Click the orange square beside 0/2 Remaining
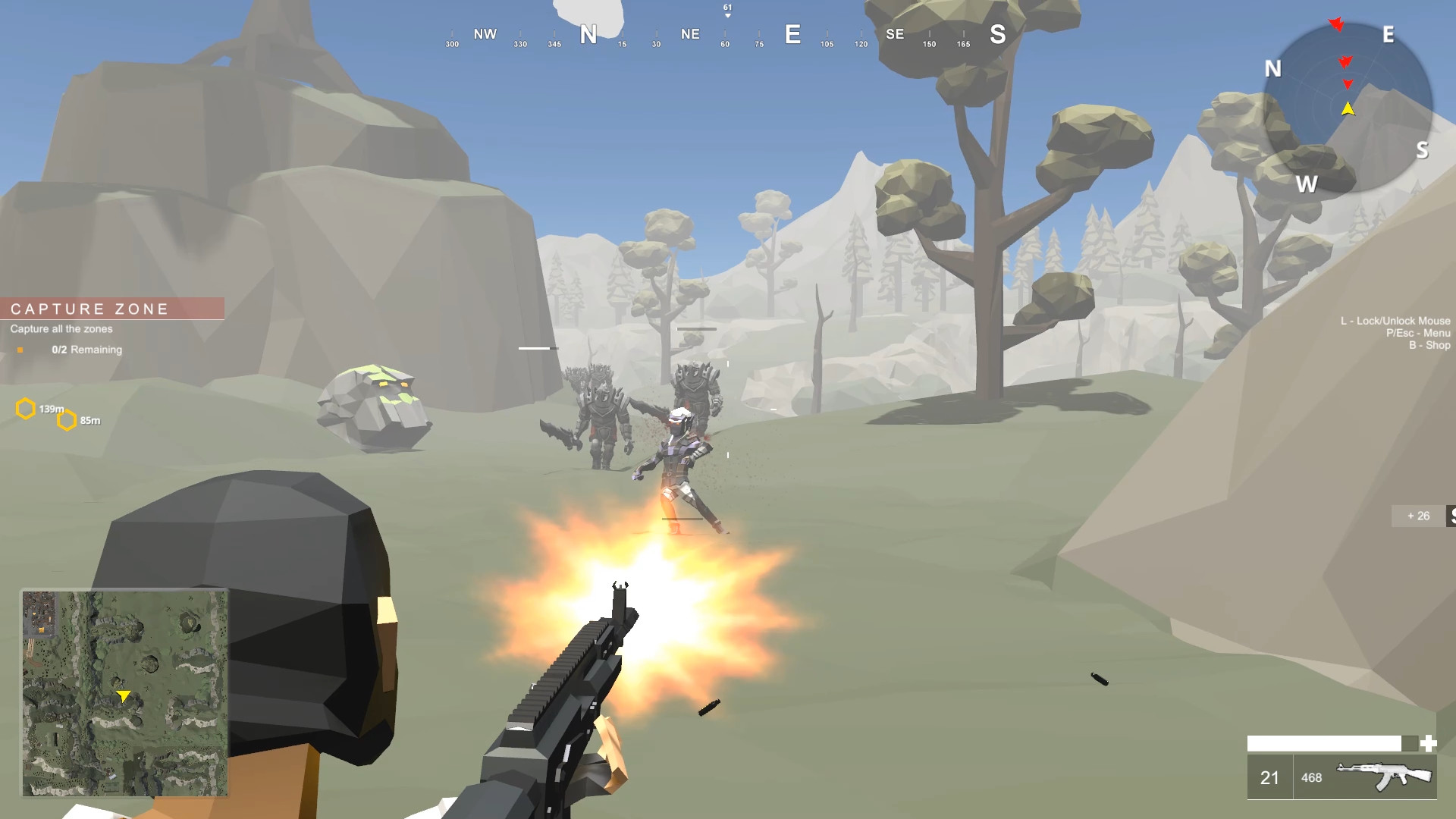The image size is (1456, 819). [21, 350]
